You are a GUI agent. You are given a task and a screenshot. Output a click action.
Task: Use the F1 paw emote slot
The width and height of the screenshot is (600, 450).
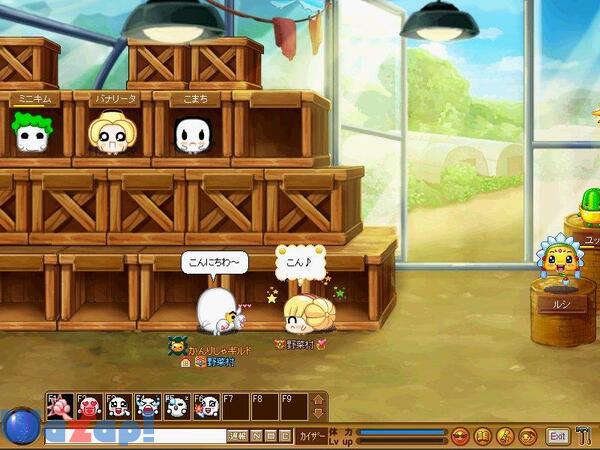[60, 406]
